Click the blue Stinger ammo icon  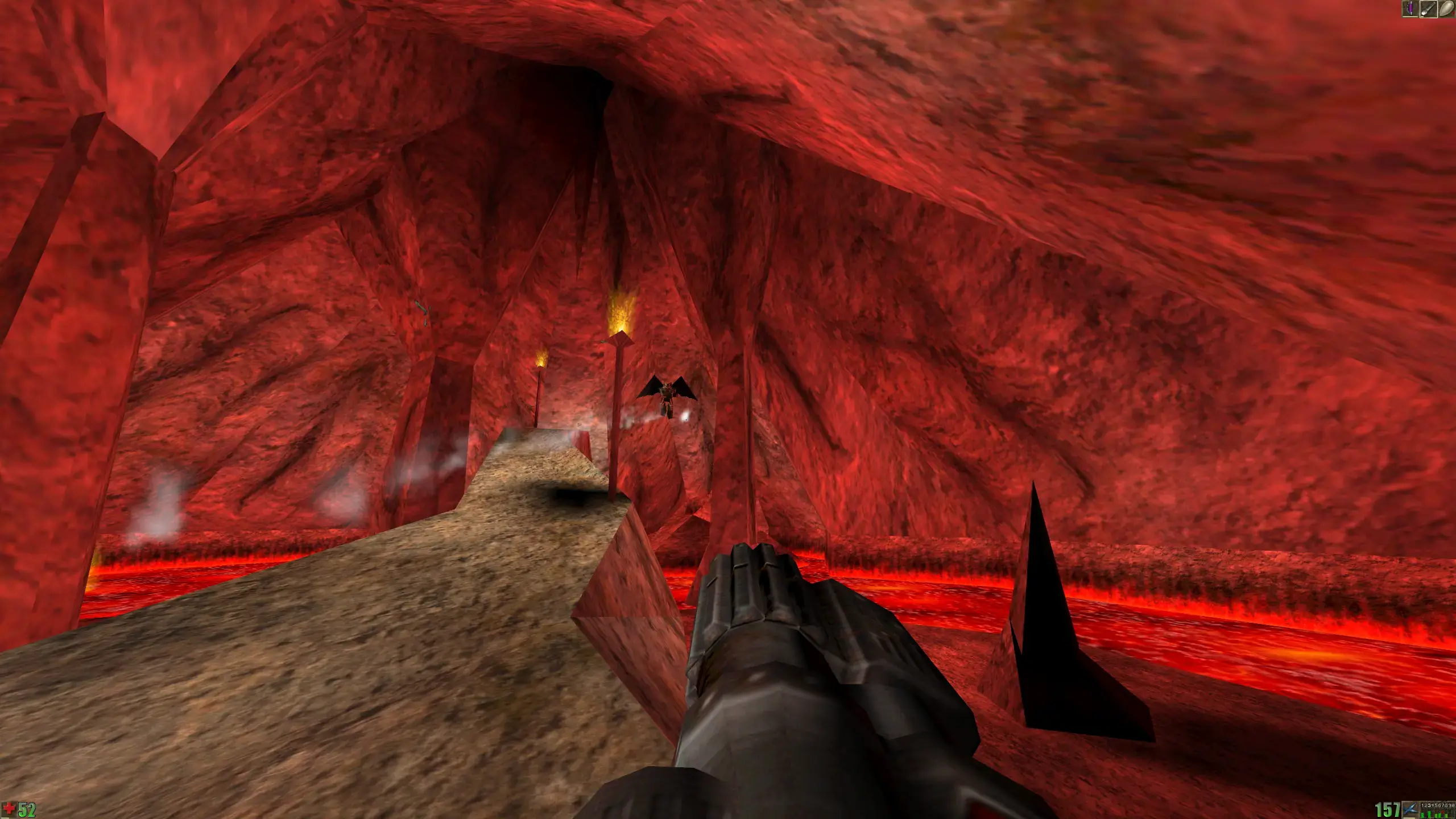pyautogui.click(x=1410, y=809)
